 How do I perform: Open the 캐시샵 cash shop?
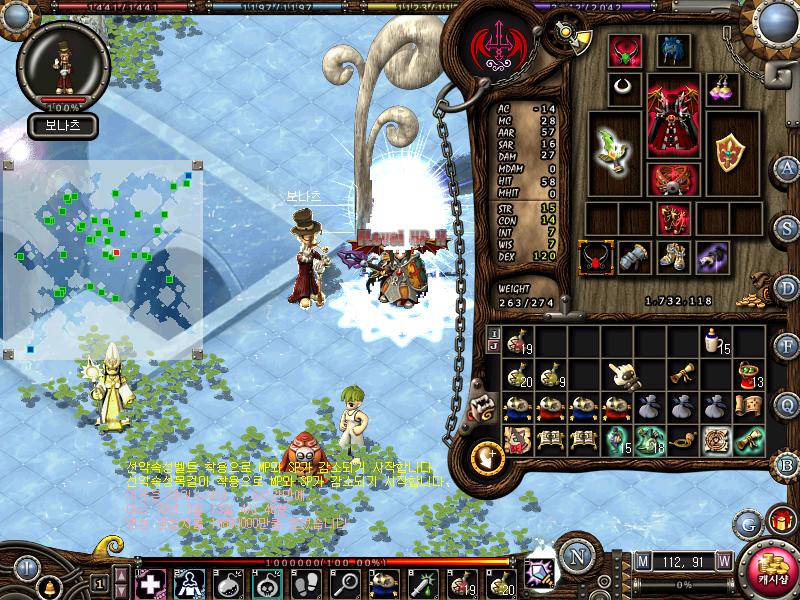point(772,572)
